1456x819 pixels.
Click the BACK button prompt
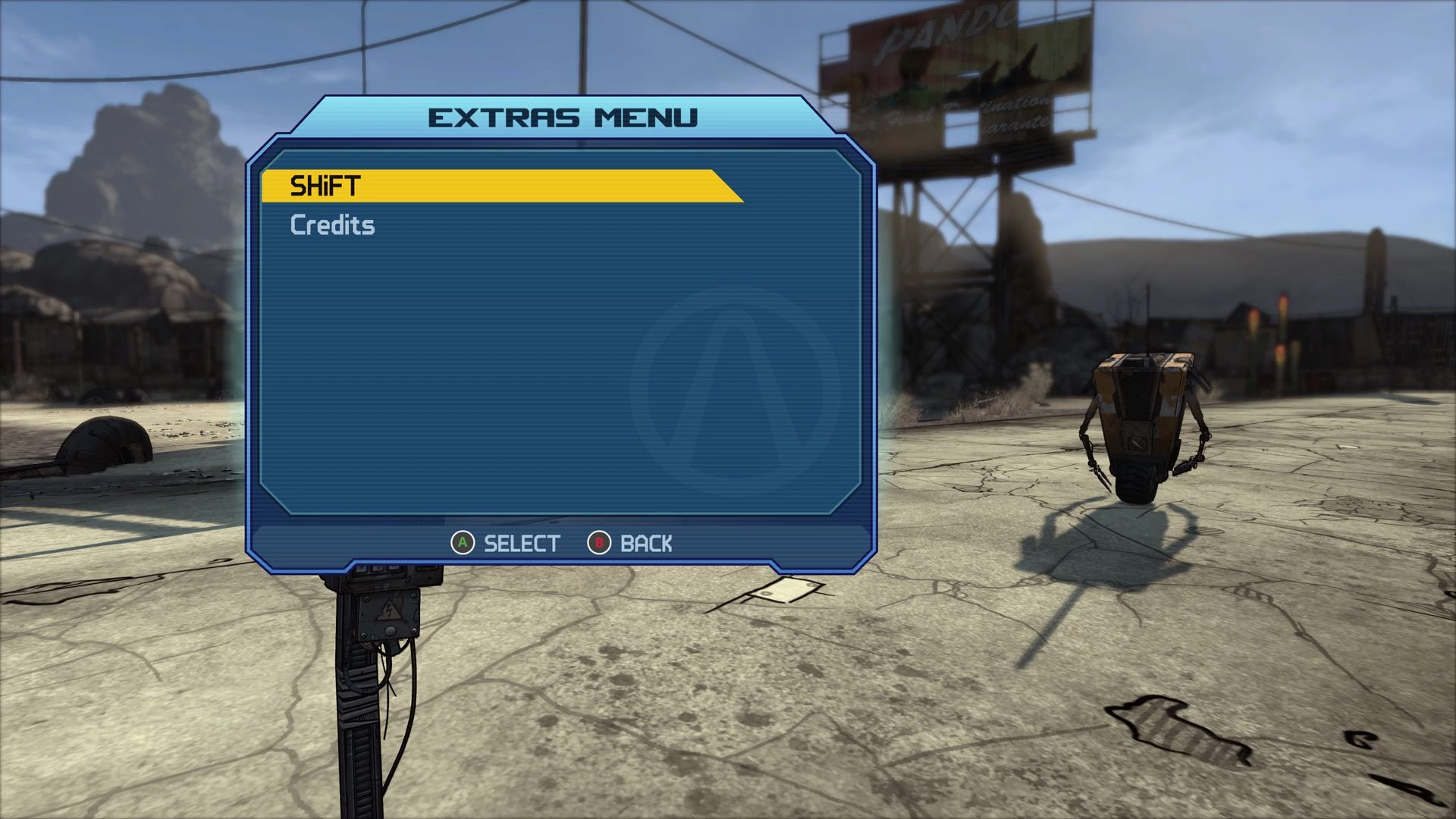[x=646, y=543]
